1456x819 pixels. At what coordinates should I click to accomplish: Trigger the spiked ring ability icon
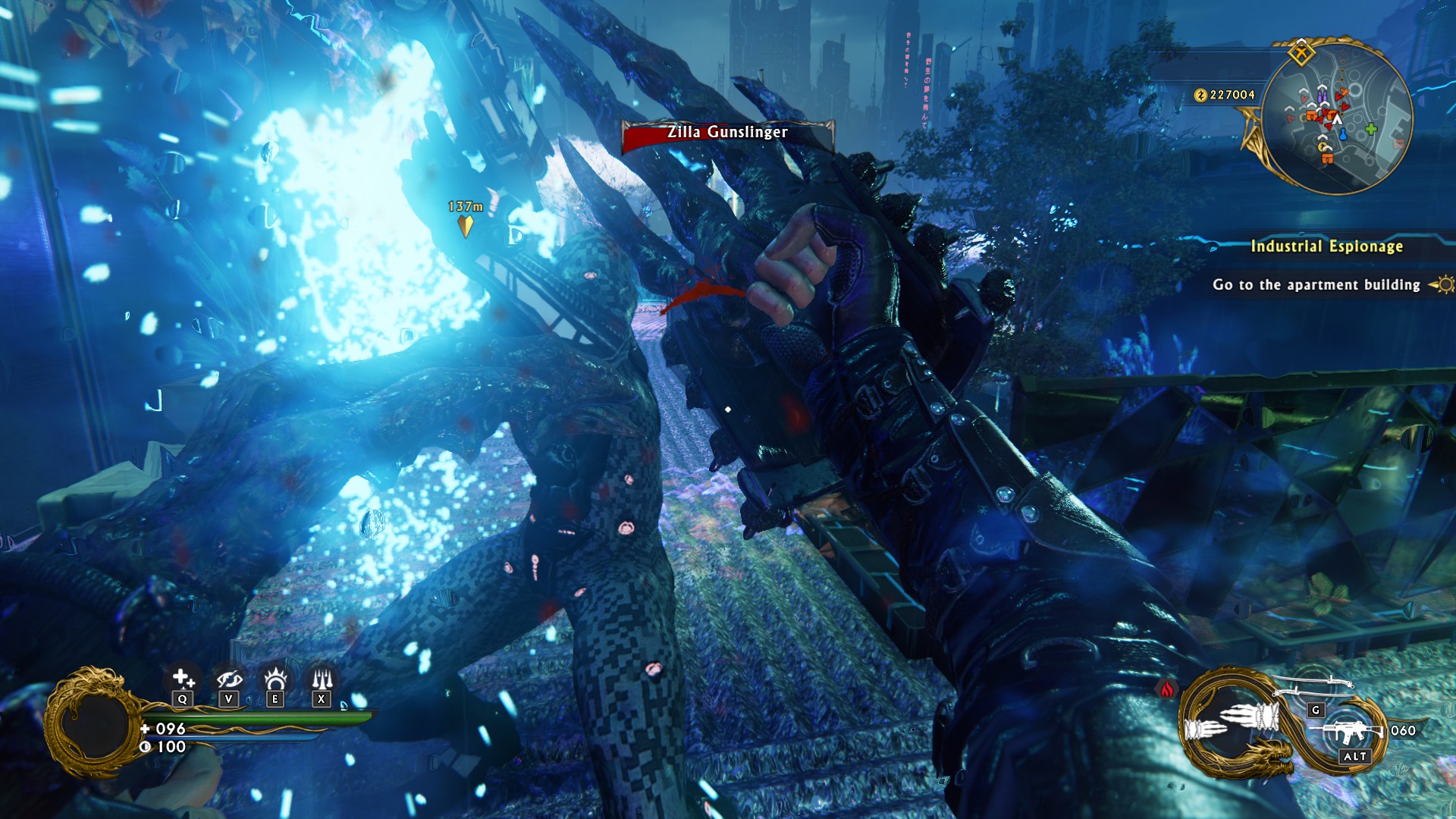275,677
